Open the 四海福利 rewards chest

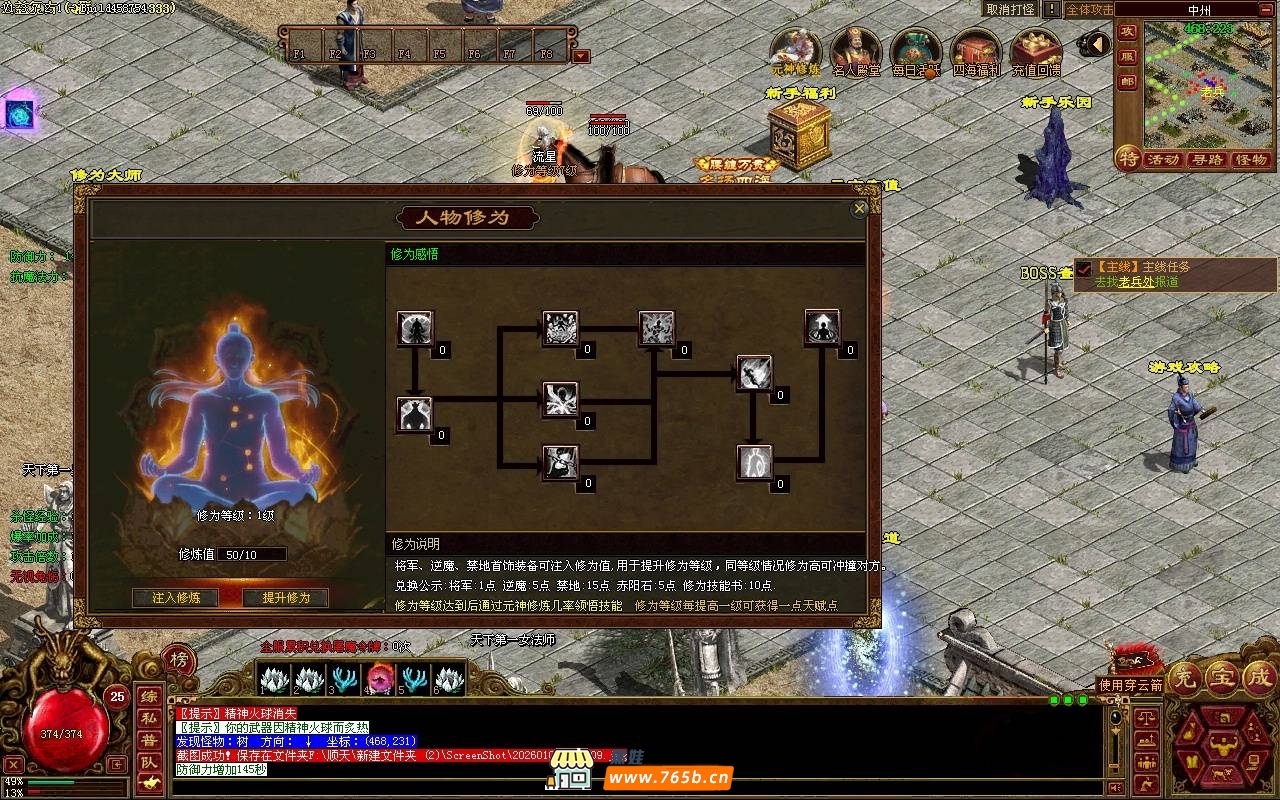tap(976, 52)
